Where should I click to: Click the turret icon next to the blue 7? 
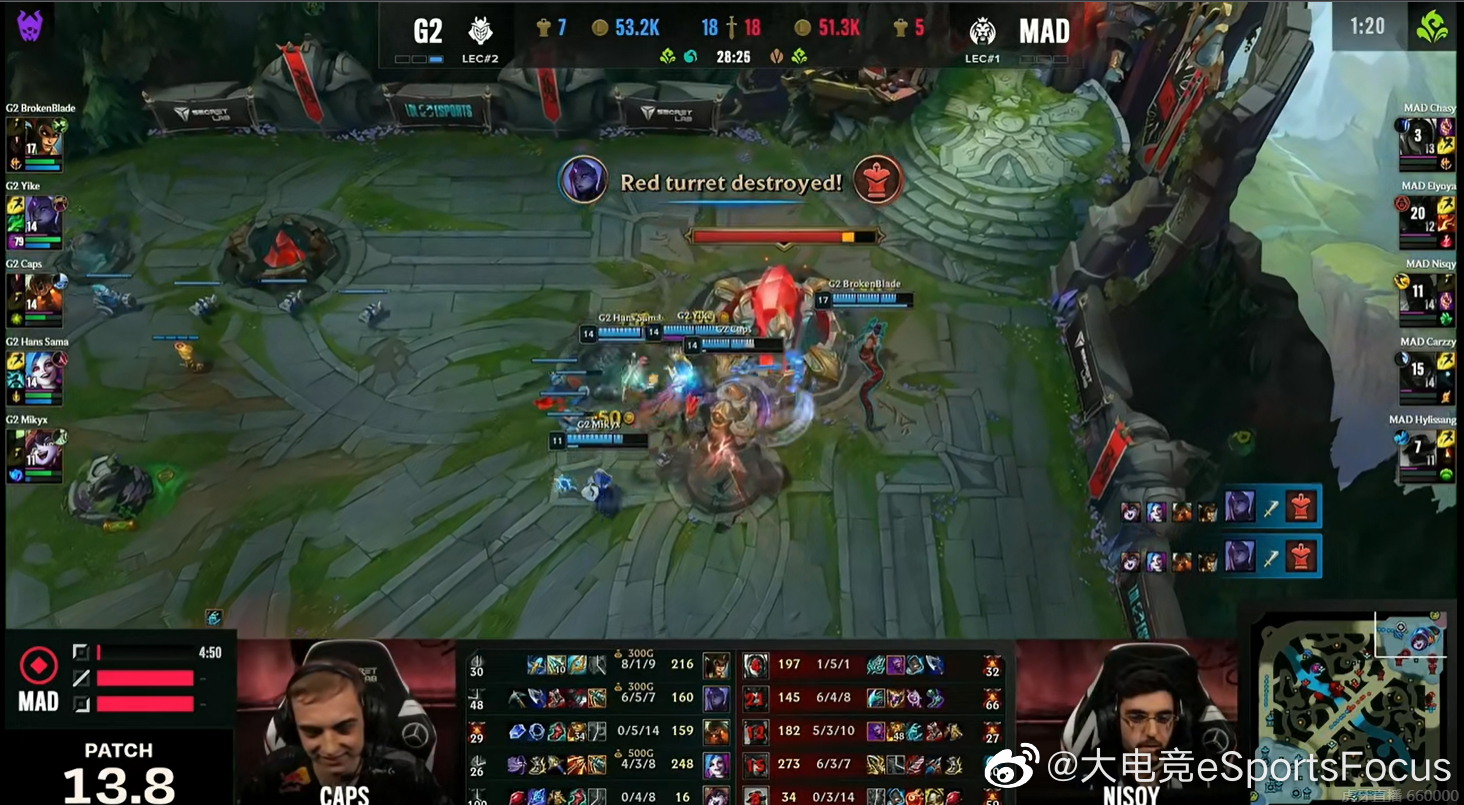click(545, 28)
